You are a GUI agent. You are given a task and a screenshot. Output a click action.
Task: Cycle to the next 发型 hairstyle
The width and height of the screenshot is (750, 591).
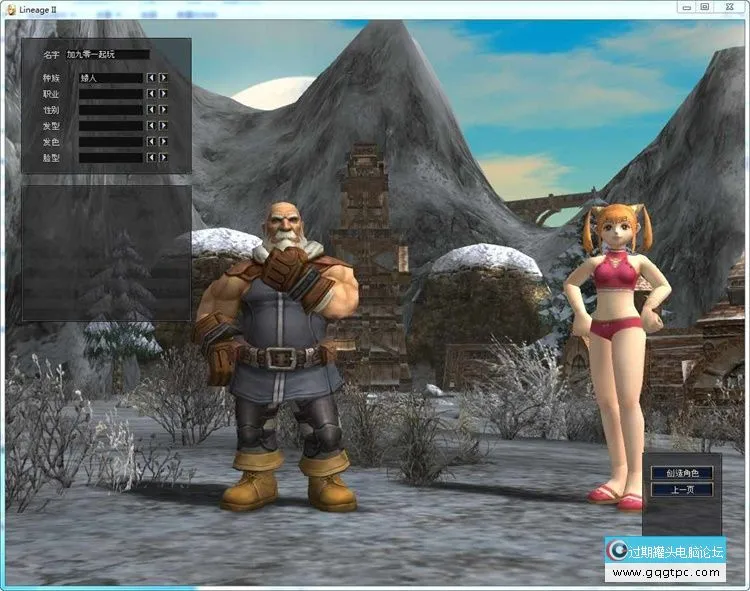(x=164, y=126)
